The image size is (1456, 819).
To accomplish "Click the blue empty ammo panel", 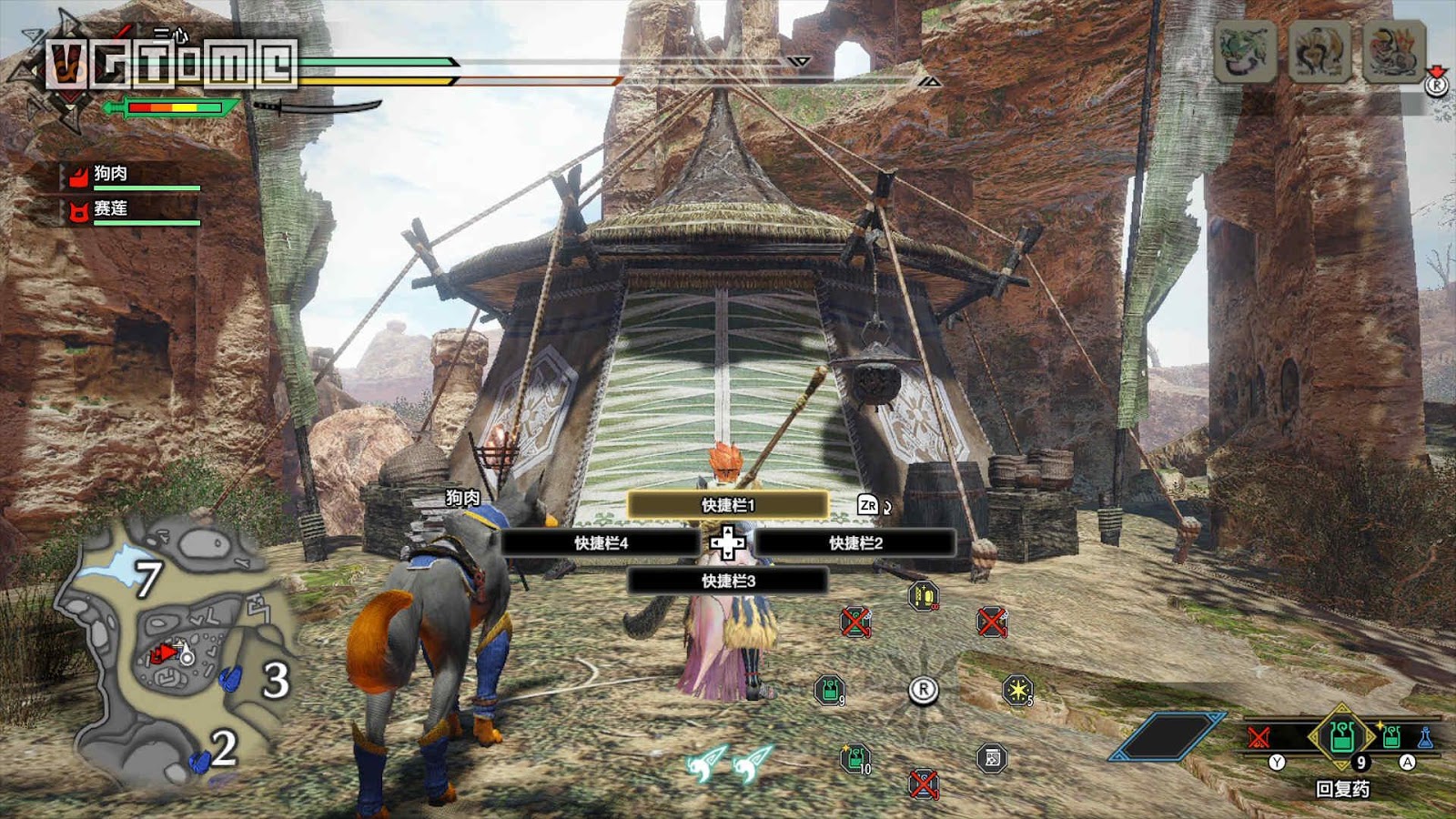I will (x=1167, y=737).
